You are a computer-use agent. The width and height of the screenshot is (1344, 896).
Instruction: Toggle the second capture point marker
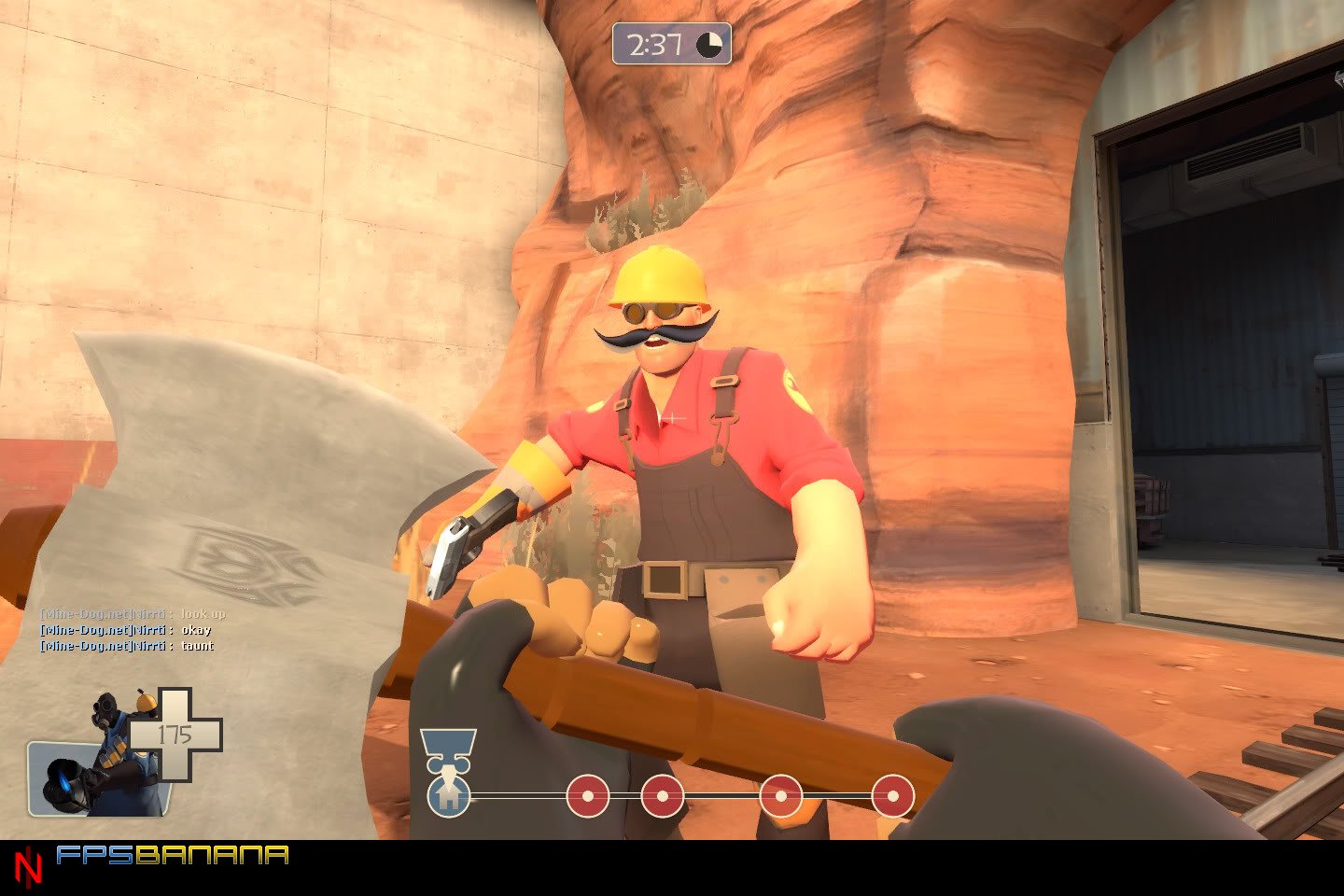664,795
